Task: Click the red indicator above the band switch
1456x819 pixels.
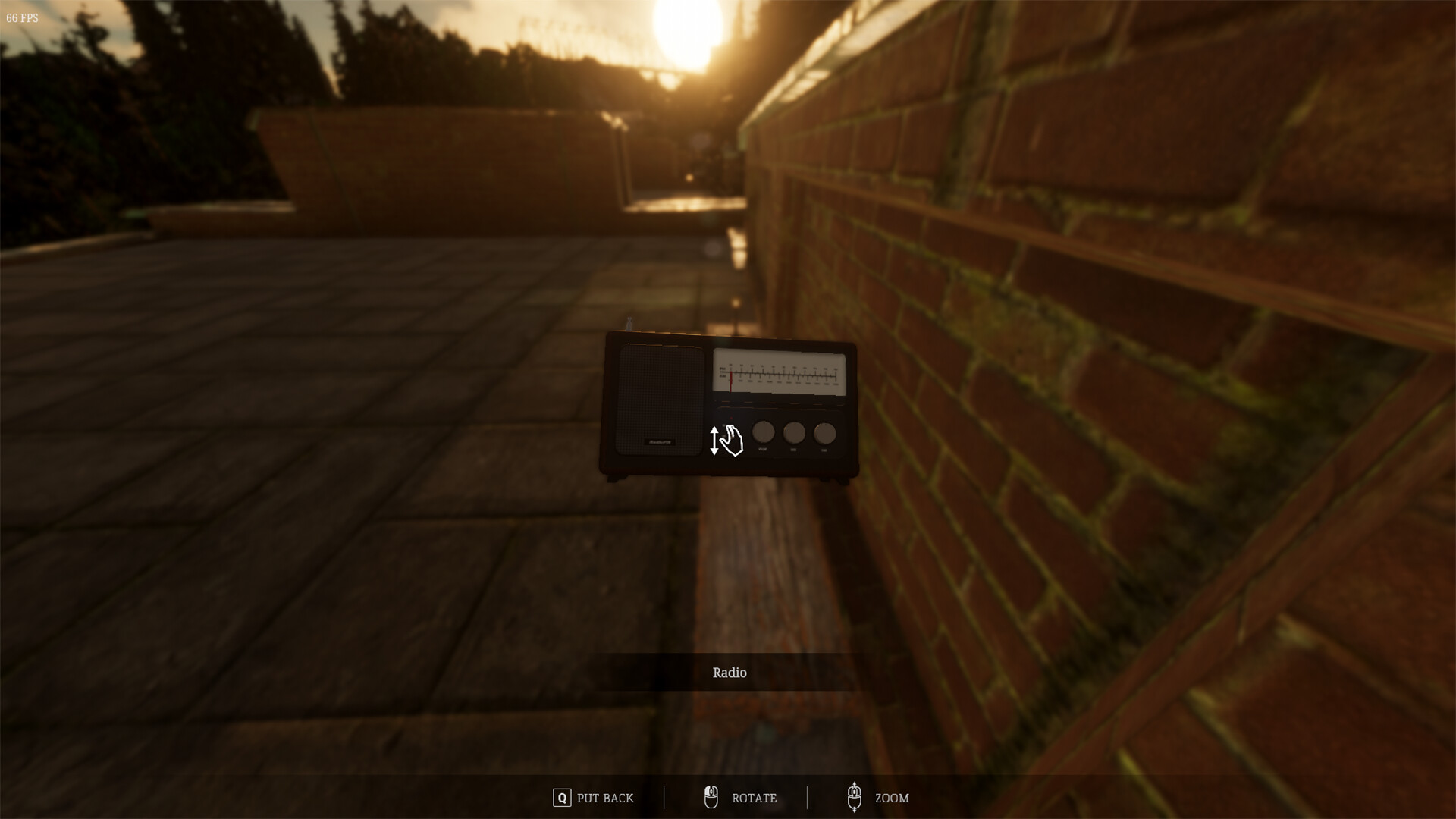Action: click(731, 417)
